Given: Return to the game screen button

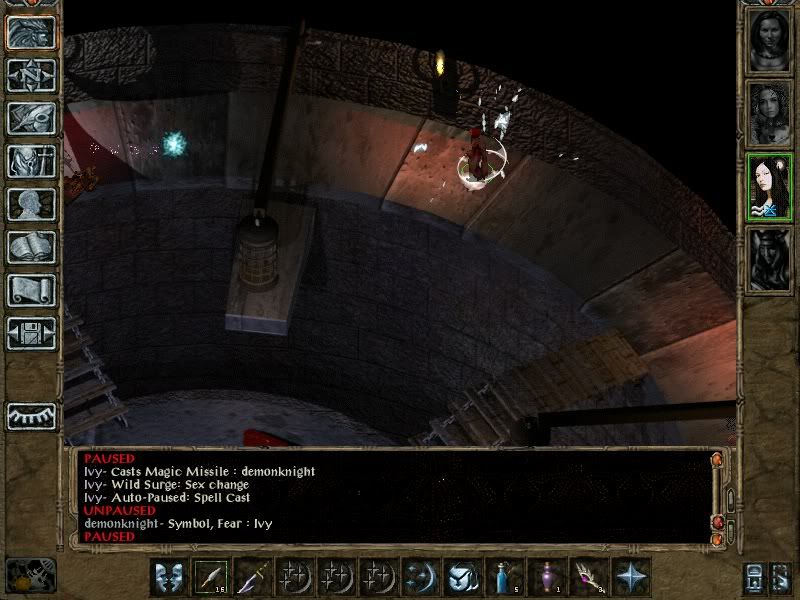Looking at the screenshot, I should 31,32.
